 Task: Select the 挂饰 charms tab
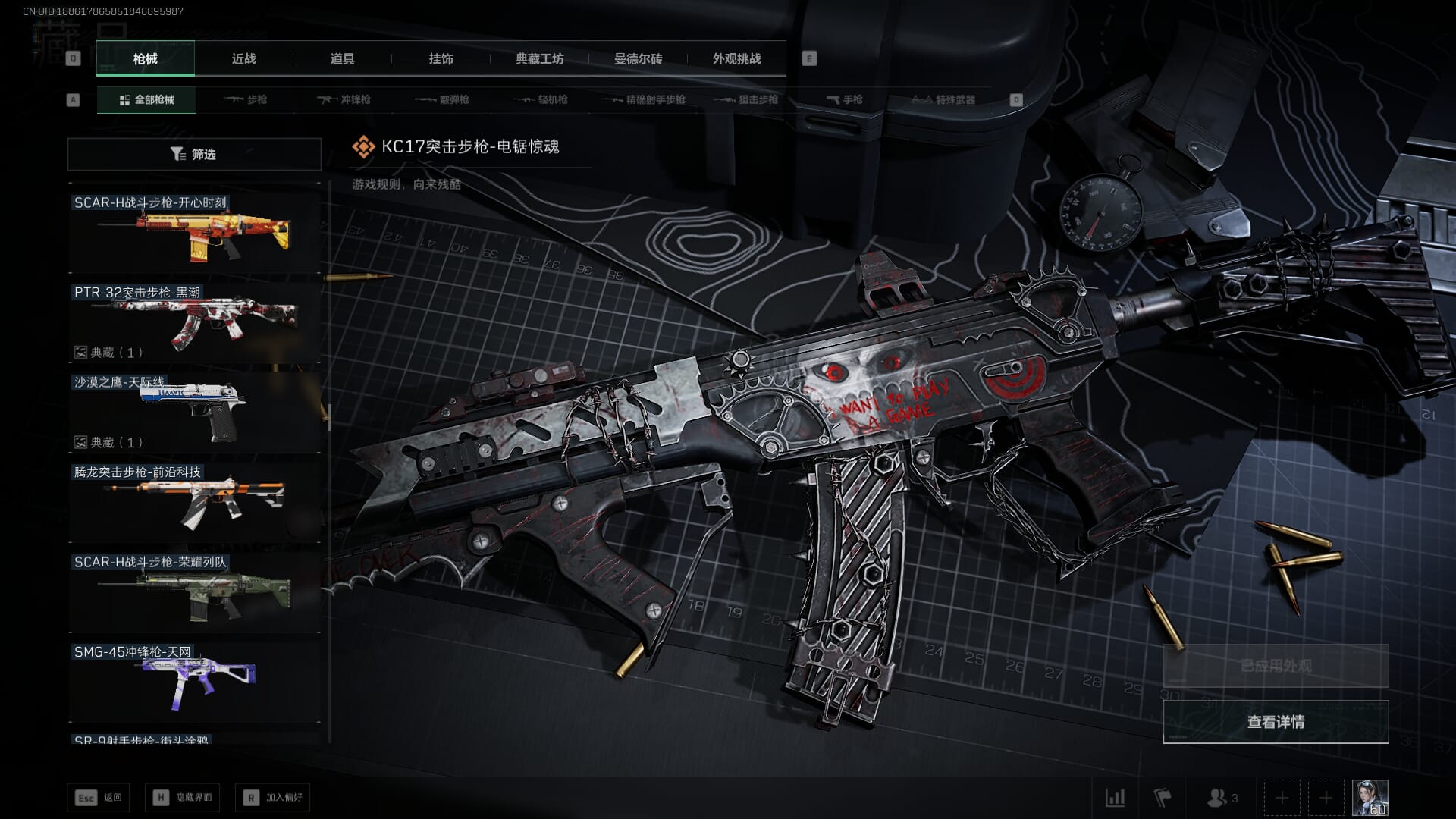pyautogui.click(x=441, y=58)
